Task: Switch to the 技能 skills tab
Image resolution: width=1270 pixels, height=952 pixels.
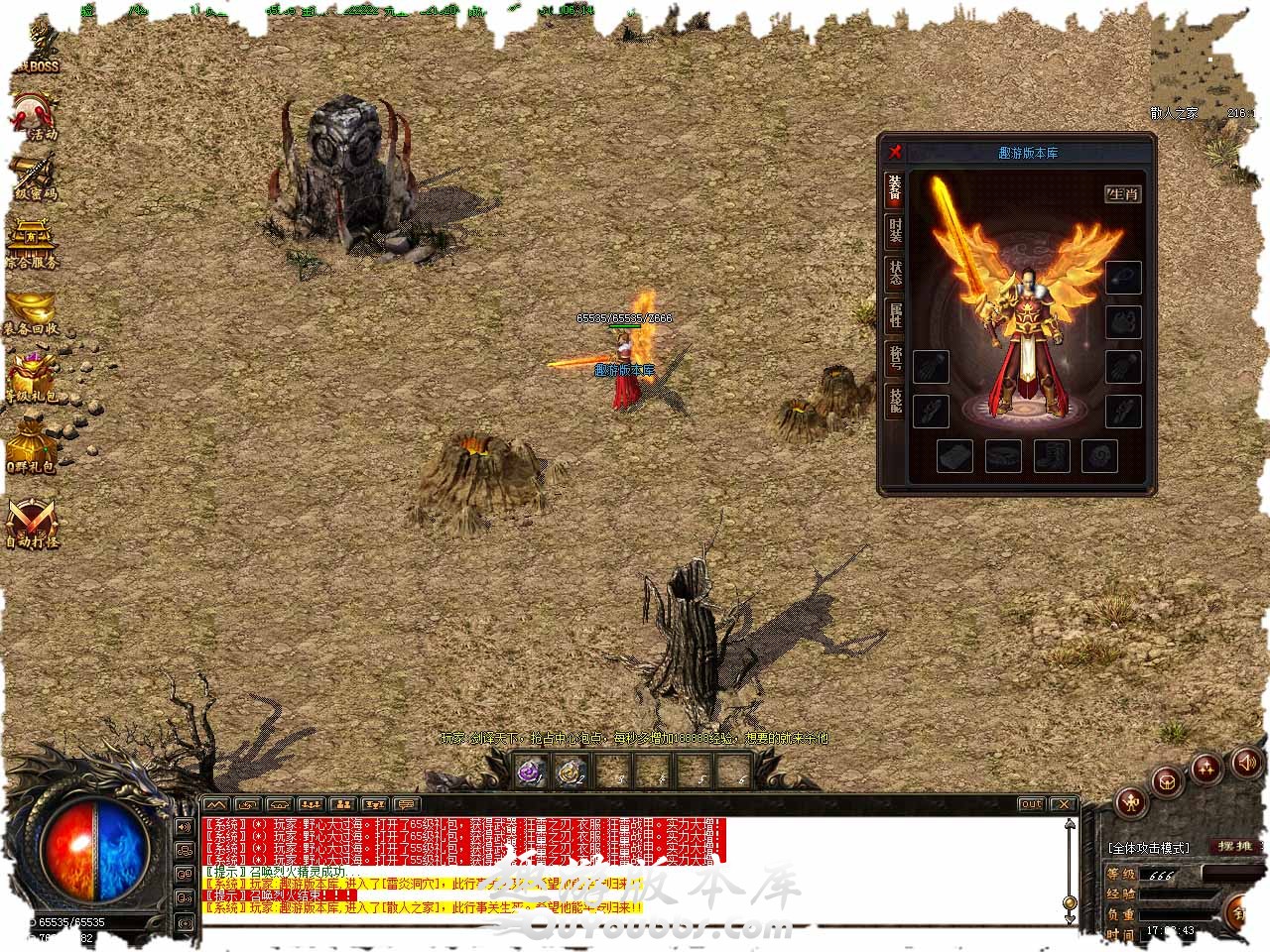Action: tap(895, 401)
